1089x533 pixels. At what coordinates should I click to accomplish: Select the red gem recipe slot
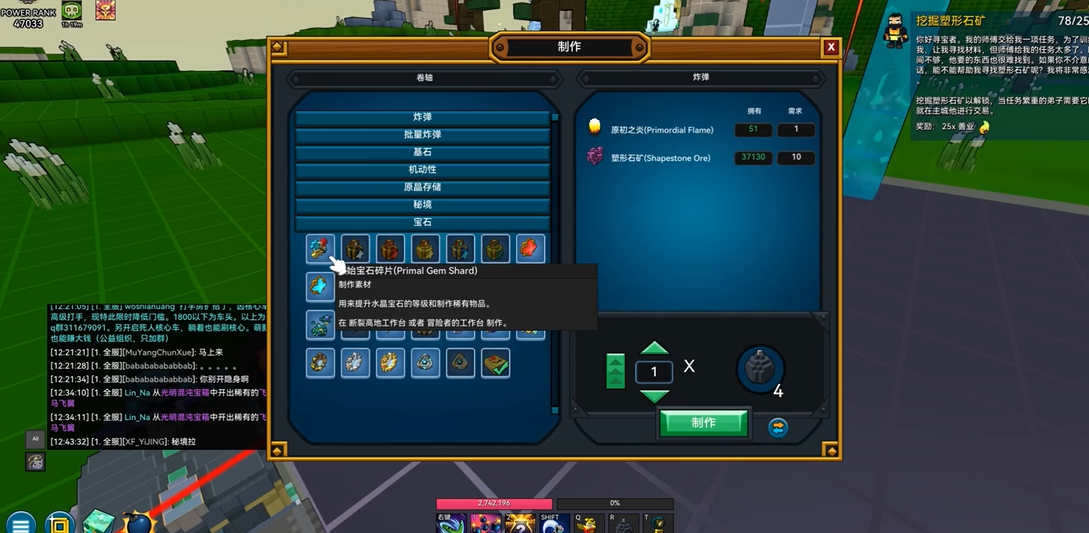click(x=530, y=249)
